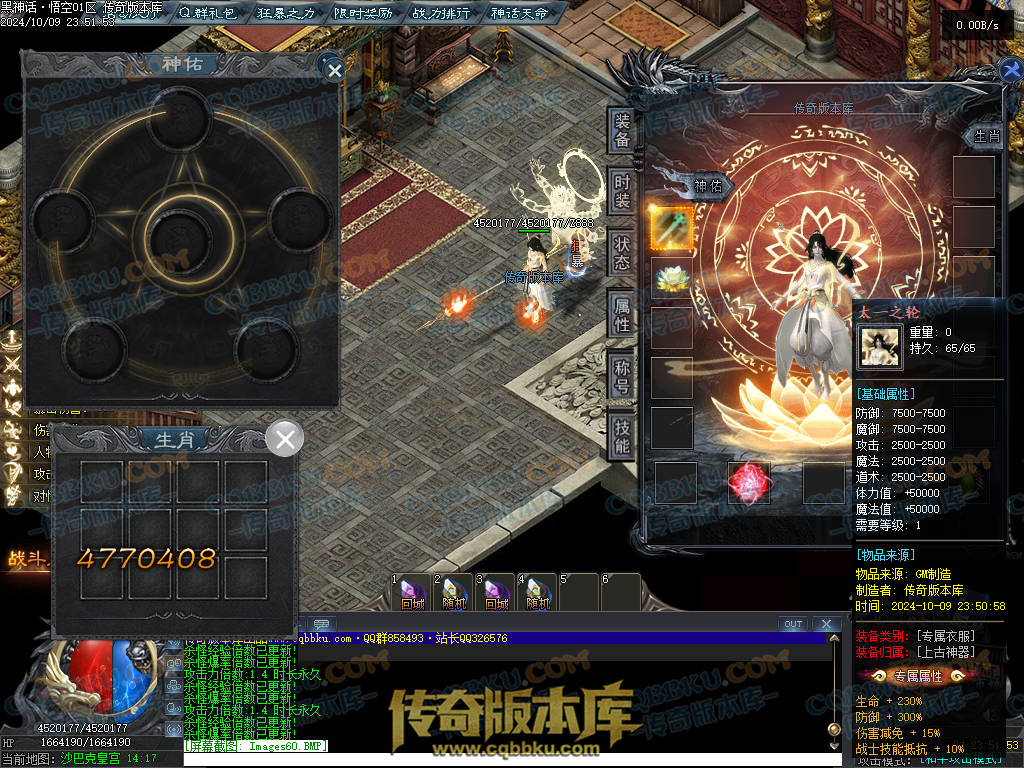Close the 生肖 zodiac grid panel
The image size is (1024, 768).
click(286, 438)
